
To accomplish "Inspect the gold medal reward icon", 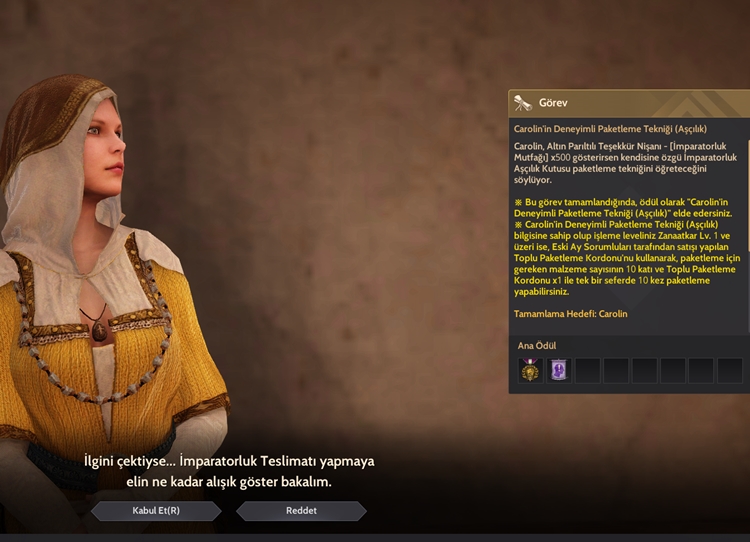I will point(530,371).
